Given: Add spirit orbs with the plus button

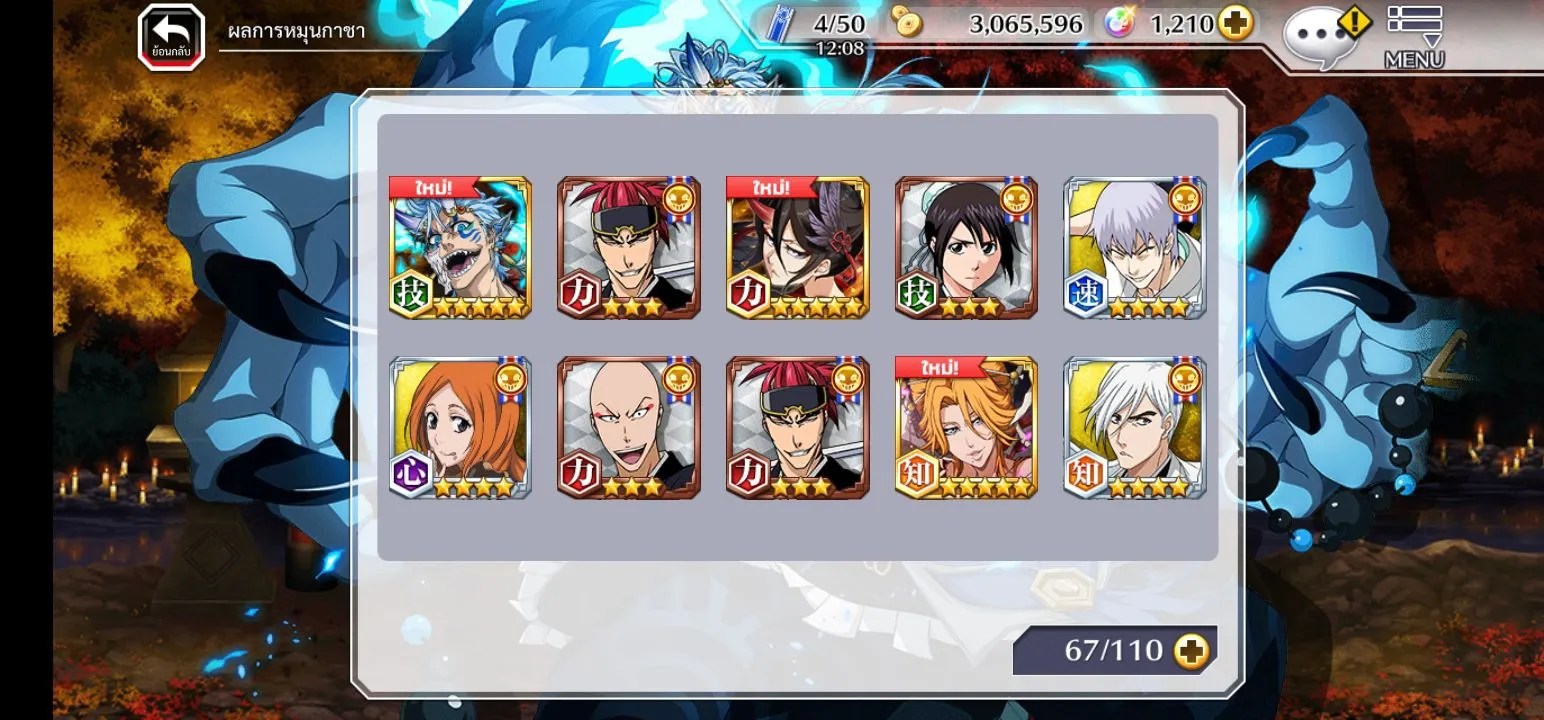Looking at the screenshot, I should 1236,24.
